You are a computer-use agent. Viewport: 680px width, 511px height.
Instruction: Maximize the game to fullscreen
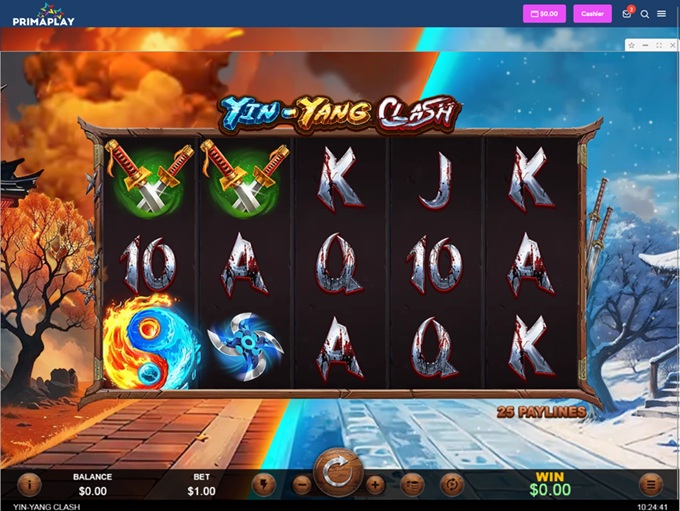(x=659, y=45)
